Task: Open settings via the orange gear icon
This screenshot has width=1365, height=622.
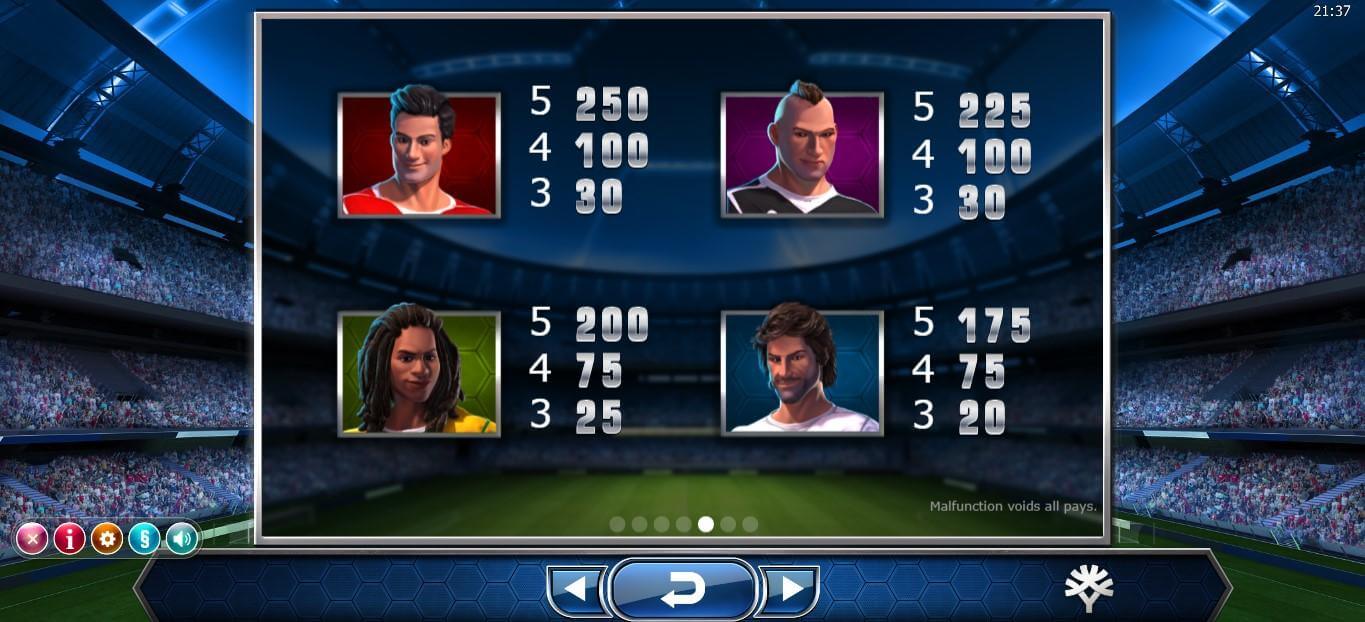Action: [107, 540]
